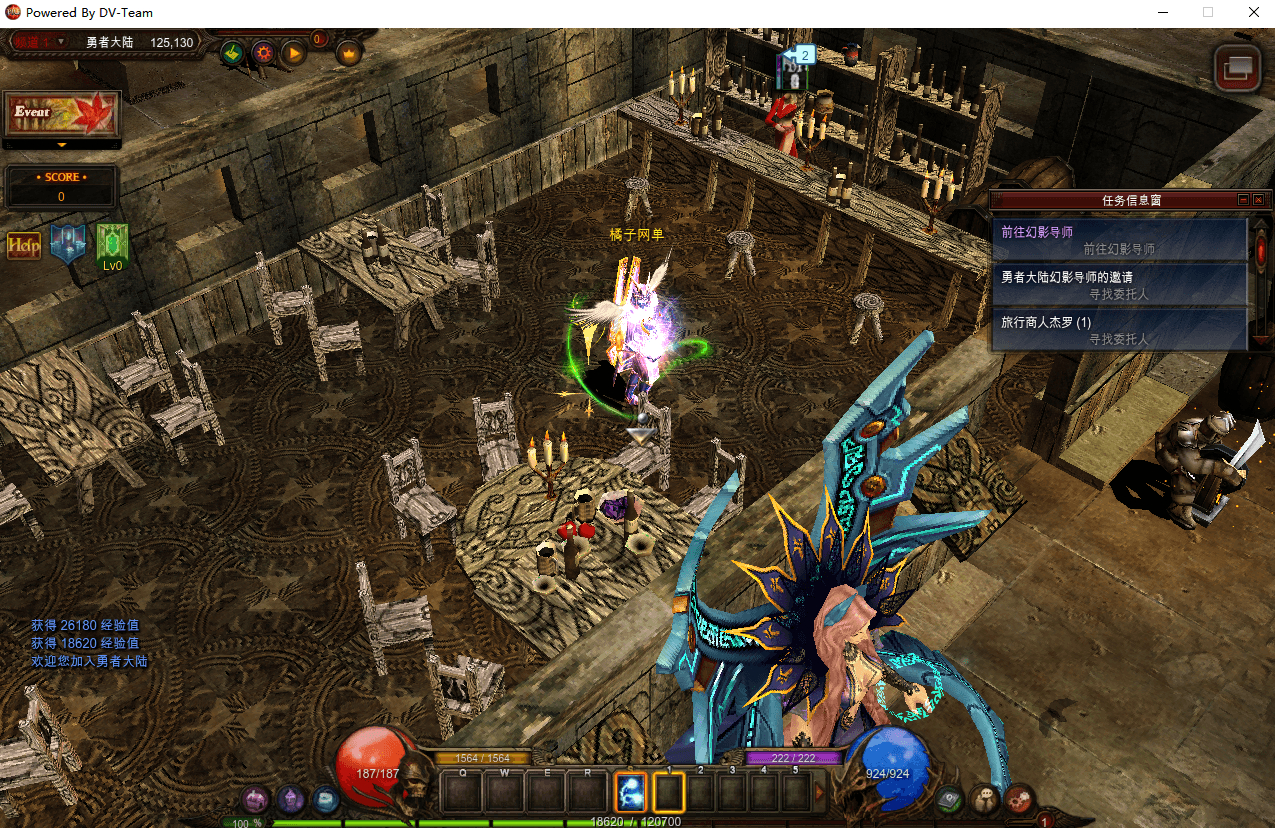The width and height of the screenshot is (1275, 828).
Task: Click the pink chest icon by the health orb
Action: [x=255, y=799]
